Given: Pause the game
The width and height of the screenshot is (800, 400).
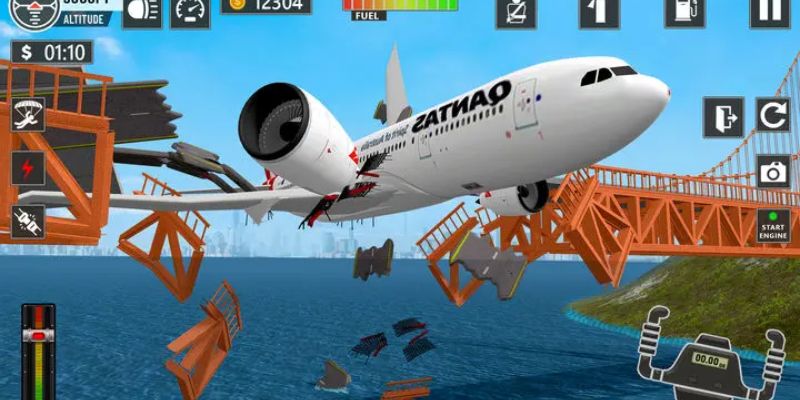Looking at the screenshot, I should 769,10.
